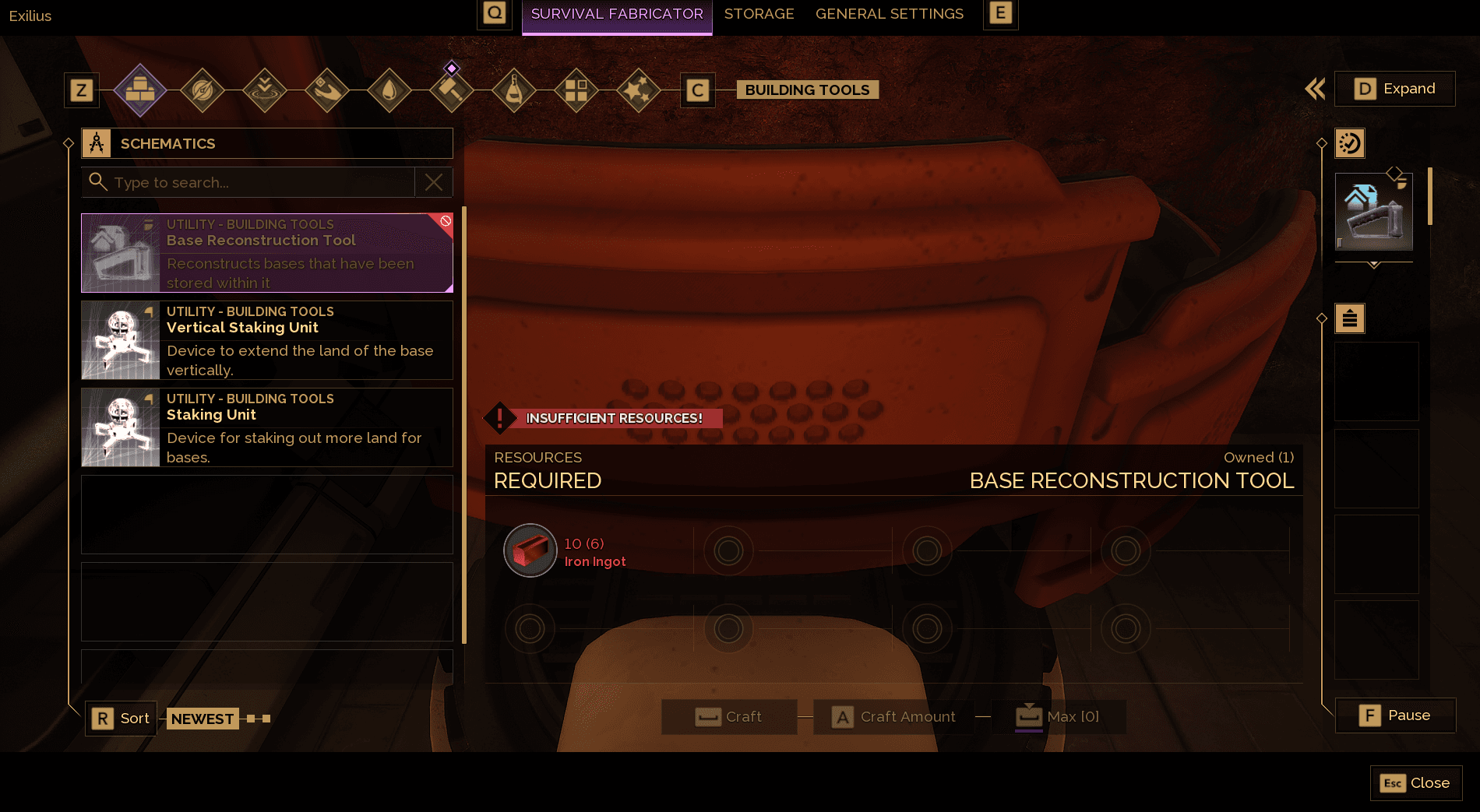The width and height of the screenshot is (1480, 812).
Task: Select the bricks building category icon
Action: point(139,89)
